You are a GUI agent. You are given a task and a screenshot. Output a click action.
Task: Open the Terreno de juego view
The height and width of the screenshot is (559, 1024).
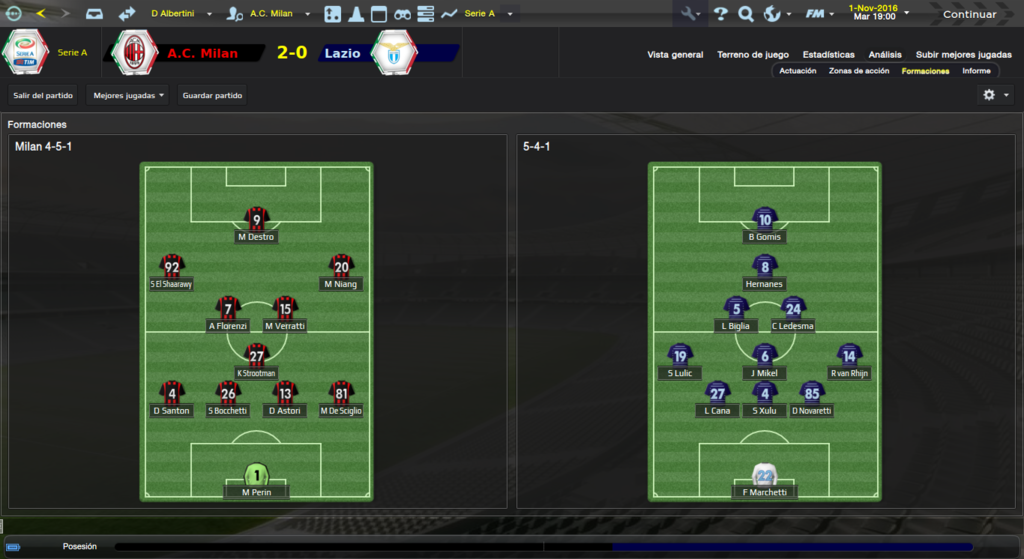point(753,55)
